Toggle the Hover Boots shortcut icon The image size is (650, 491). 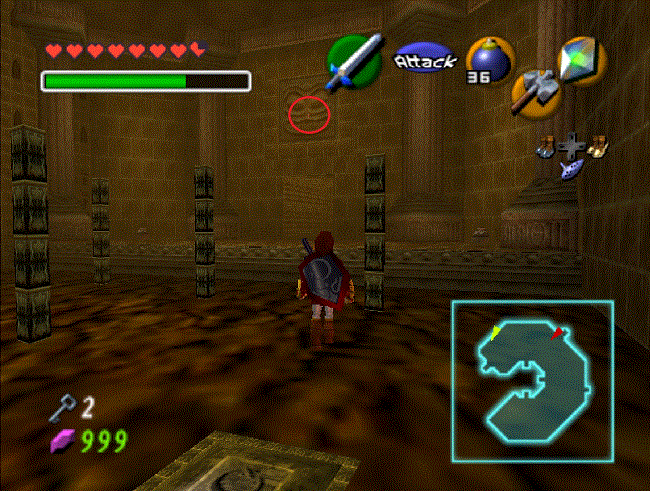(x=598, y=147)
